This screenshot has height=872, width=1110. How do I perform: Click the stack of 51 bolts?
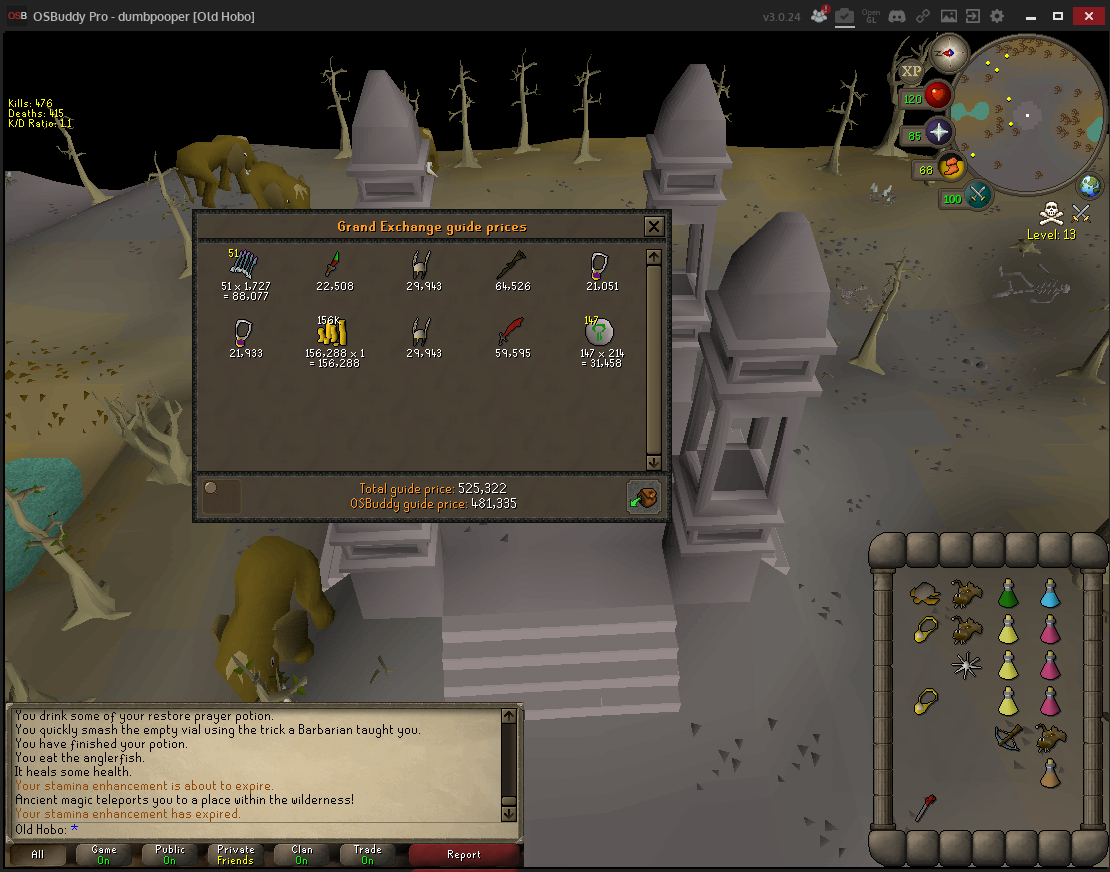(245, 266)
